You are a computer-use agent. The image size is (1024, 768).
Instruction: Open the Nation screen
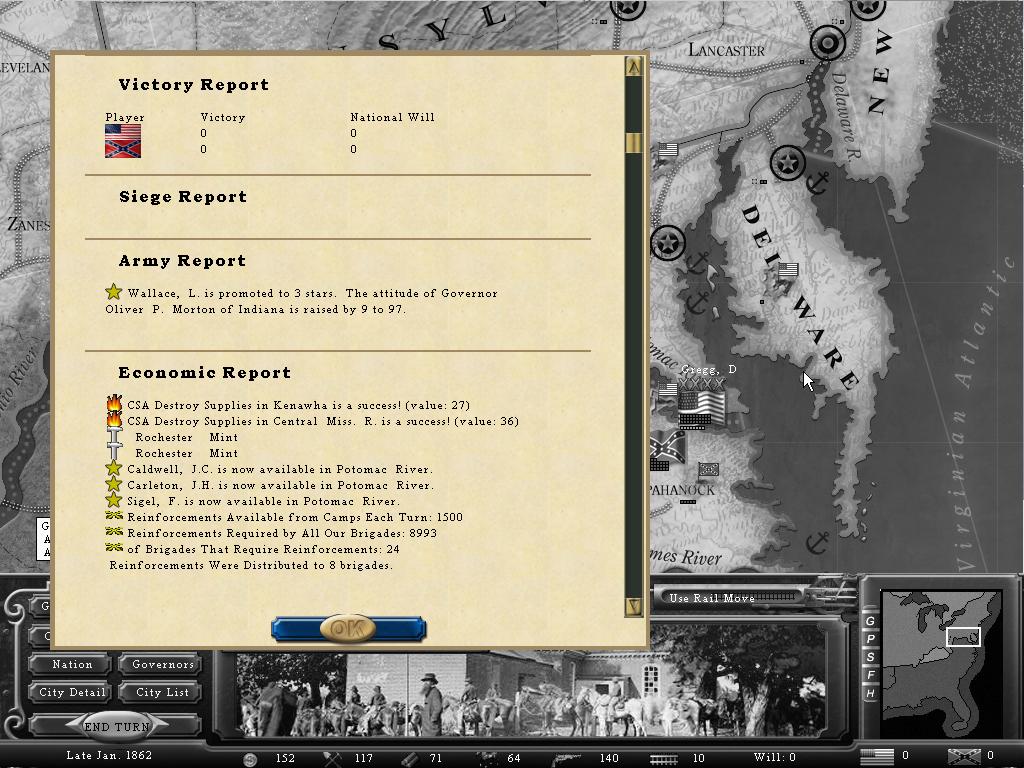click(x=72, y=664)
